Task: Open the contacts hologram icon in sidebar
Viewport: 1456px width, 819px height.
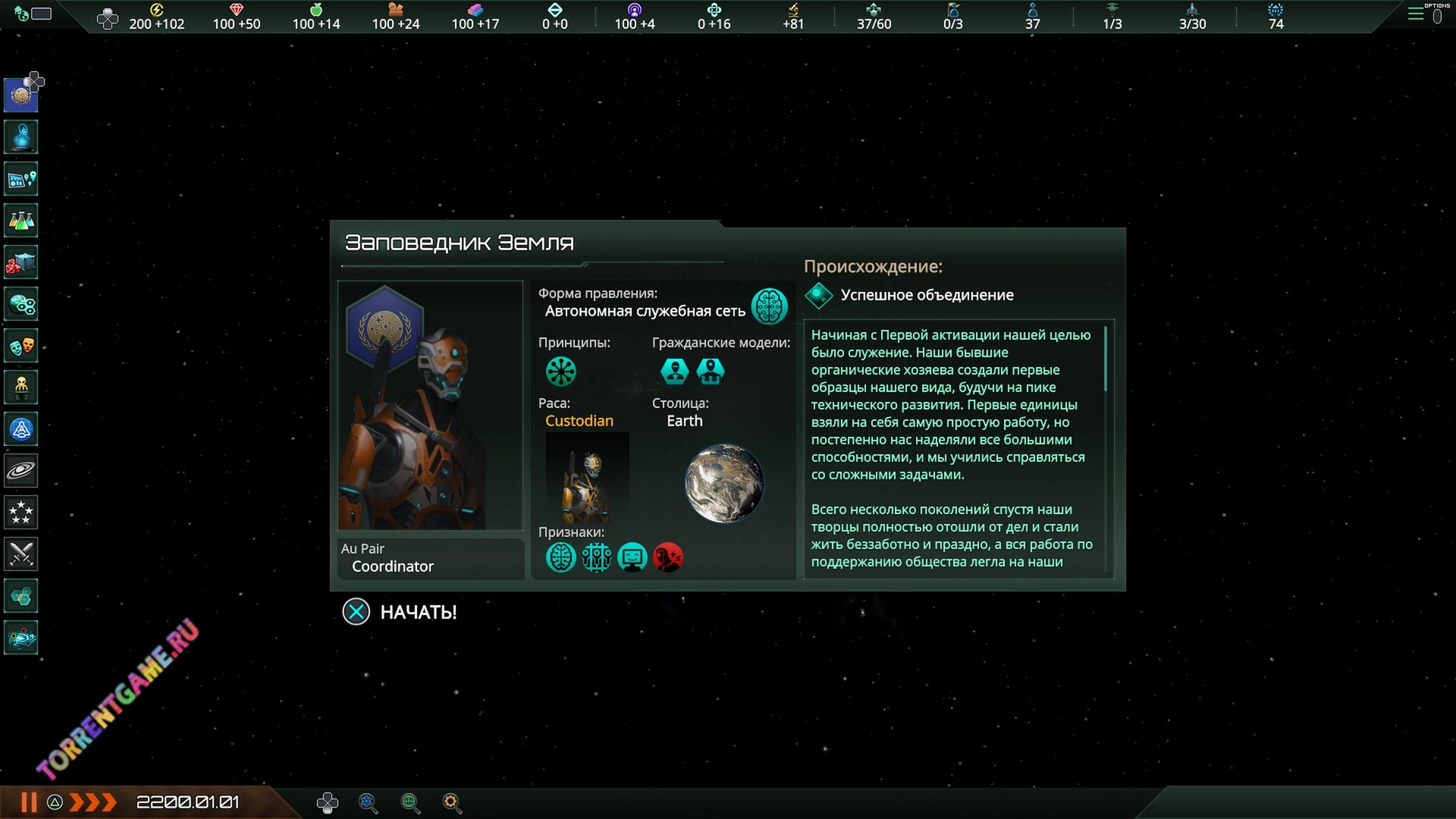Action: [21, 137]
